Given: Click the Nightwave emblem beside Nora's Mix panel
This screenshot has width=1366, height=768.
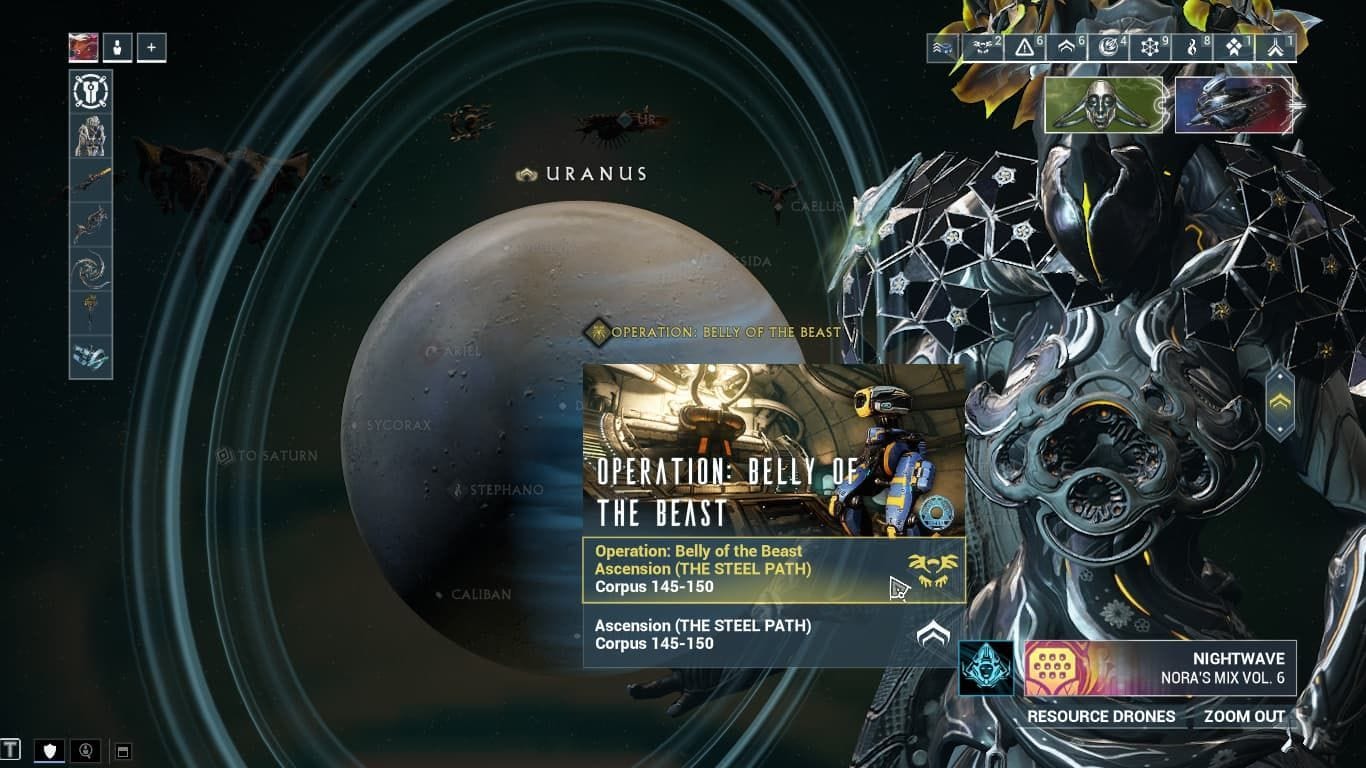Looking at the screenshot, I should (x=985, y=666).
